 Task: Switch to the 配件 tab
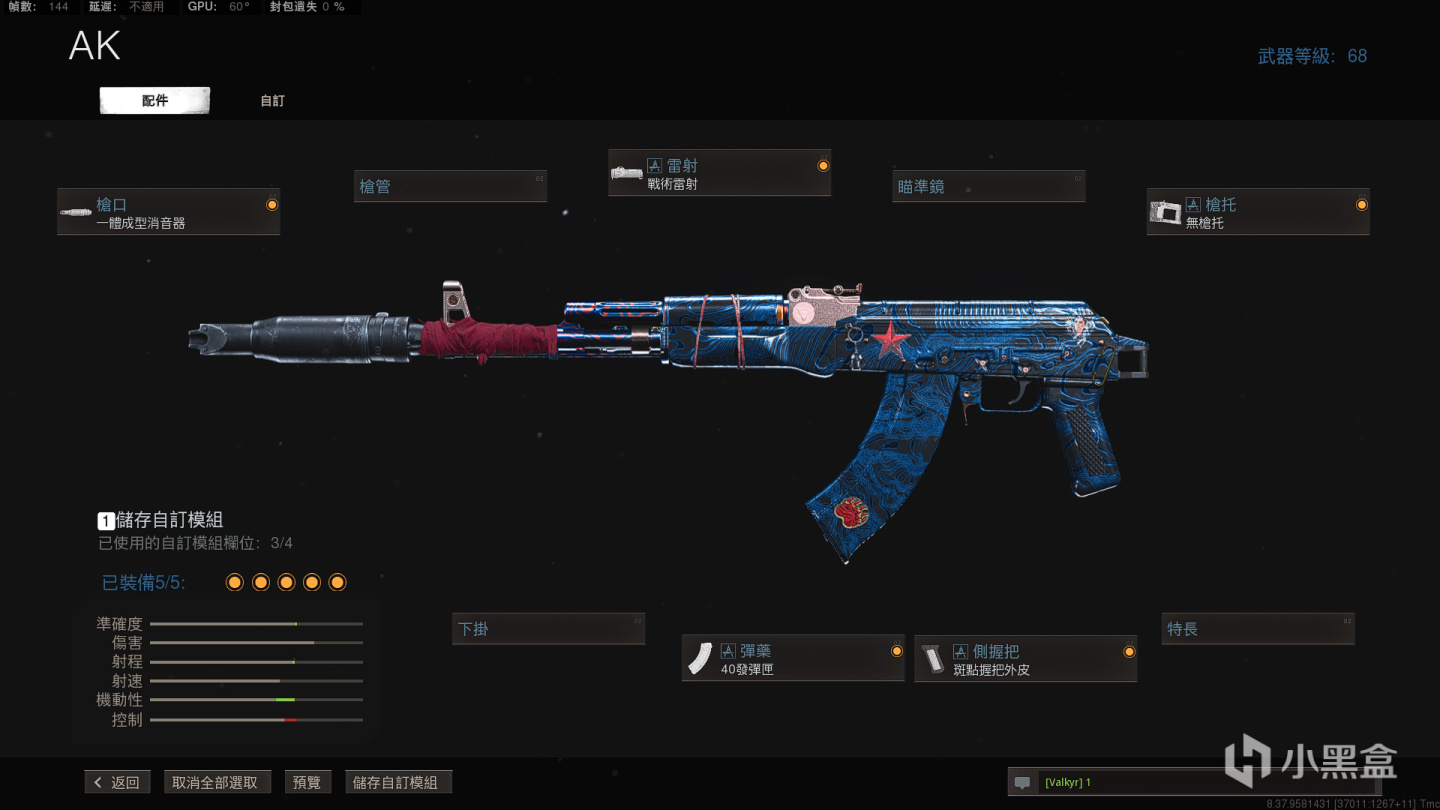coord(155,101)
